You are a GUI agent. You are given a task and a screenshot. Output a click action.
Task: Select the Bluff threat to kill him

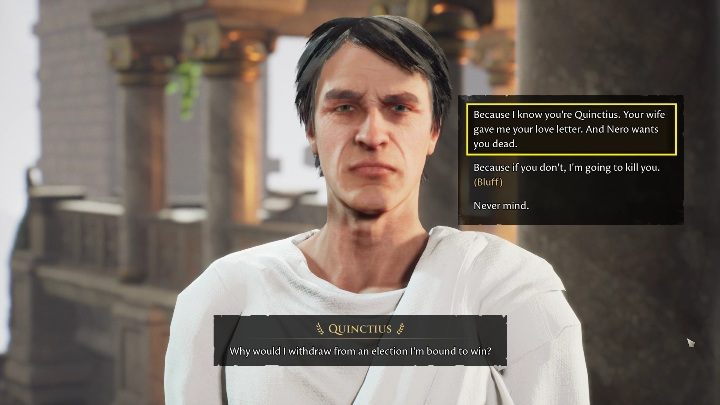tap(566, 174)
